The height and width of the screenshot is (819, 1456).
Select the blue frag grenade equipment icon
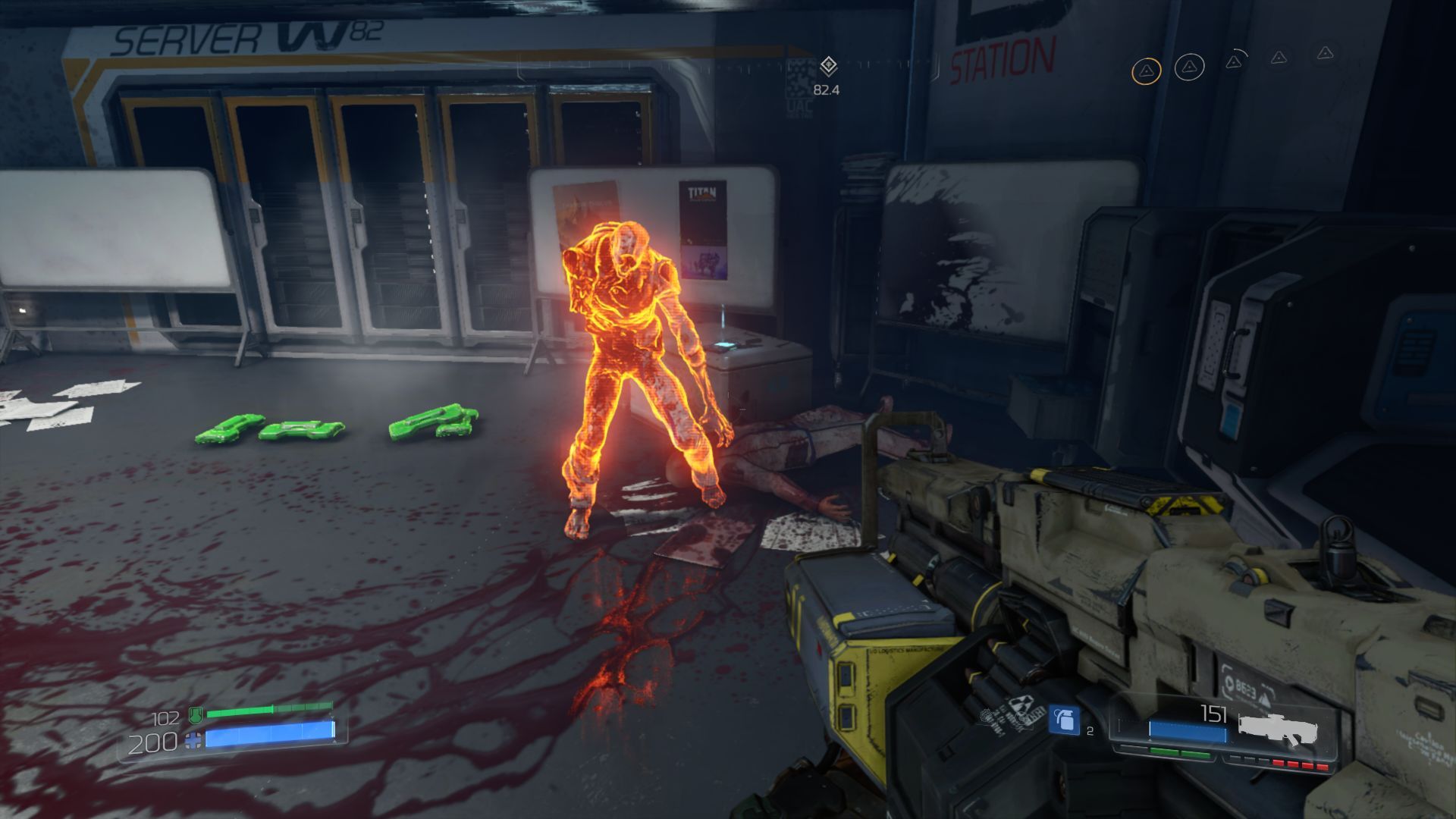point(1063,720)
